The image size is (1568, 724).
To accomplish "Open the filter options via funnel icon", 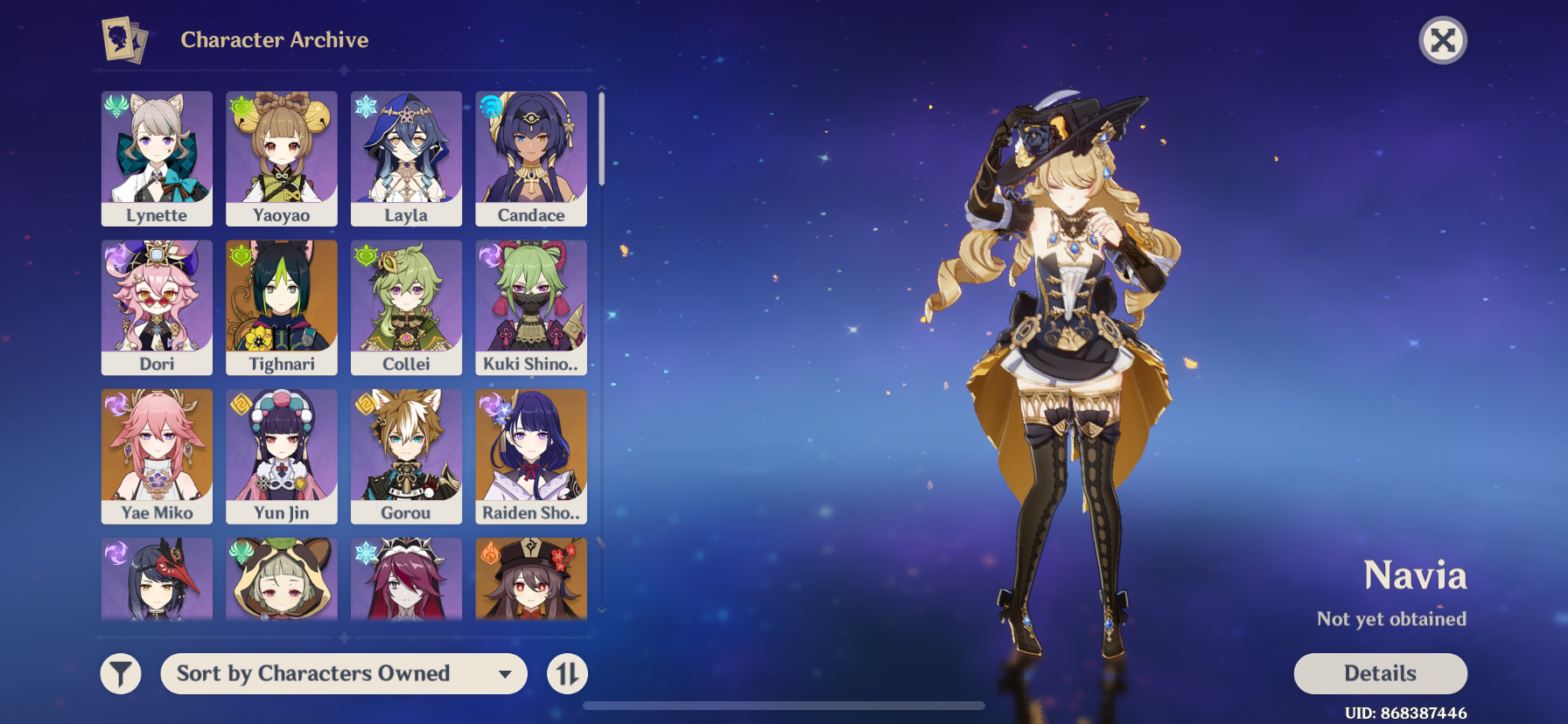I will point(121,673).
